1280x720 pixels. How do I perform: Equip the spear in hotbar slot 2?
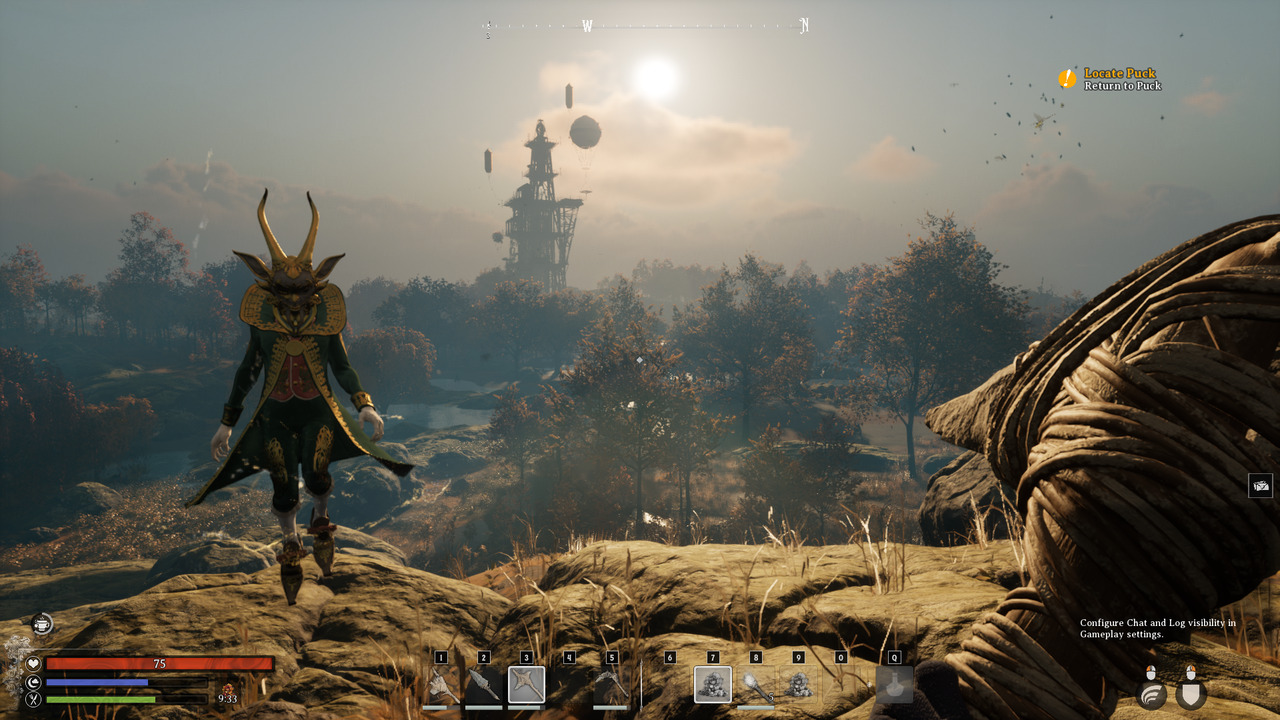pyautogui.click(x=484, y=686)
